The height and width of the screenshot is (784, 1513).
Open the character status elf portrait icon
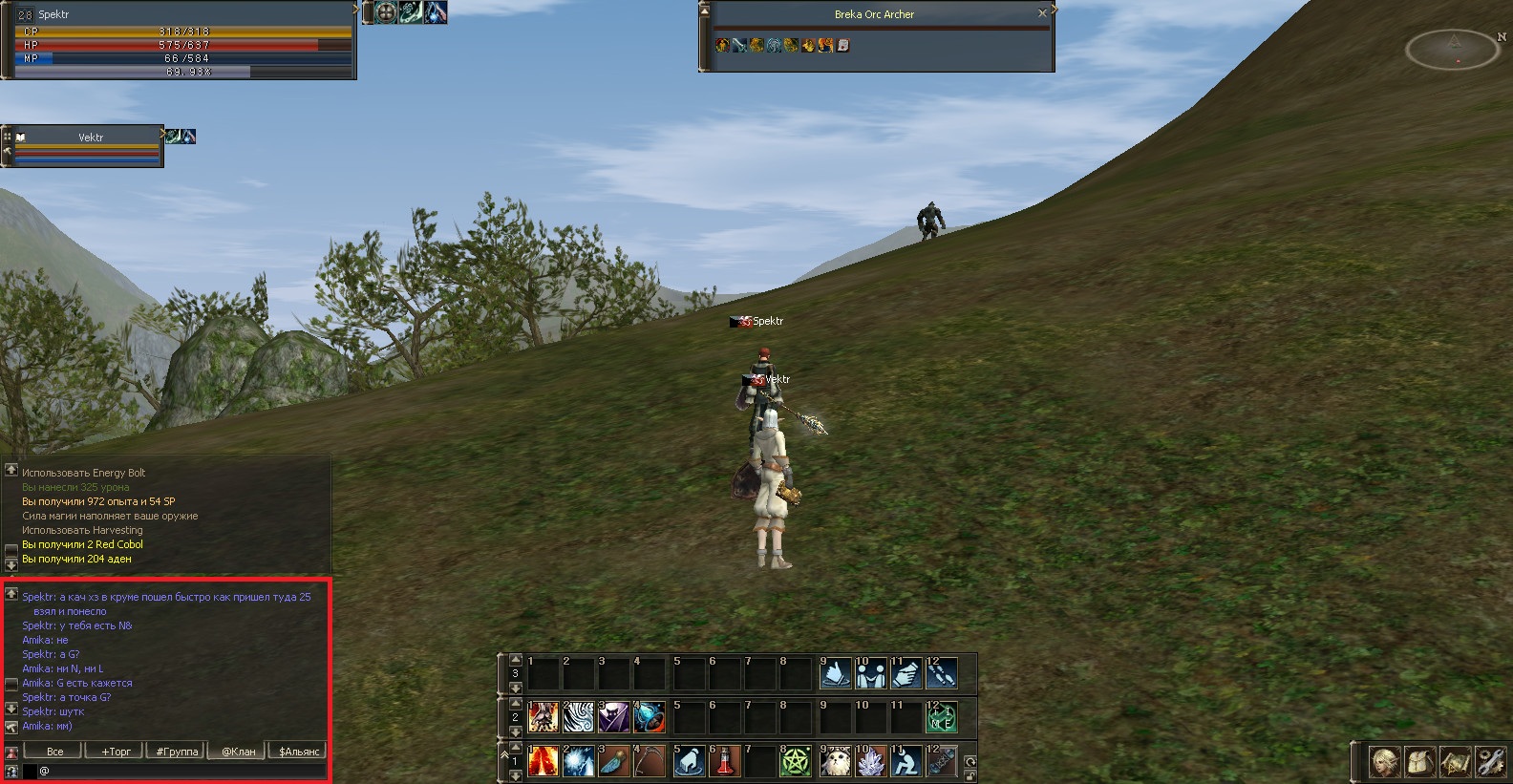(1384, 761)
